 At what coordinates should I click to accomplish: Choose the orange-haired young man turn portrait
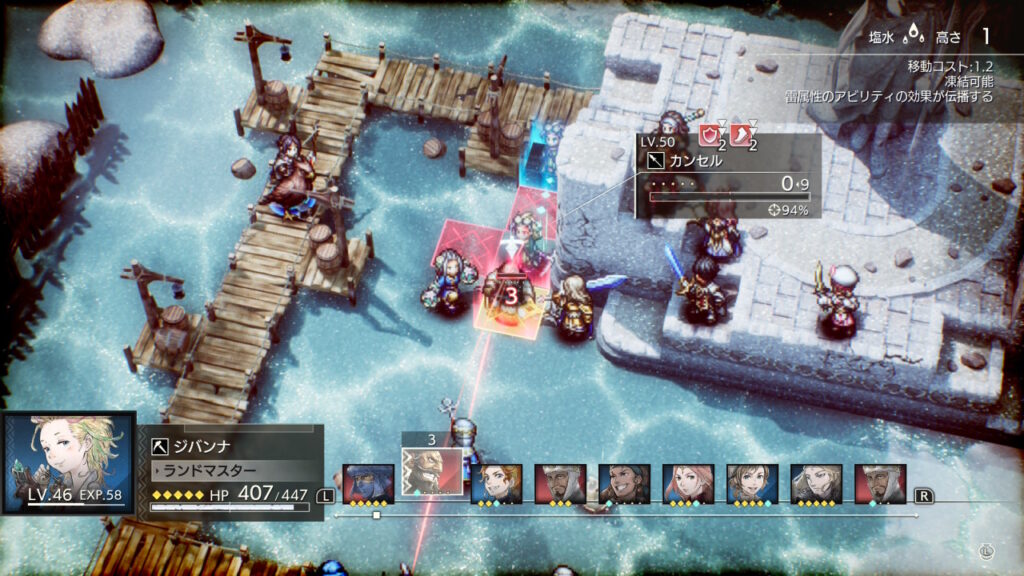click(x=496, y=483)
